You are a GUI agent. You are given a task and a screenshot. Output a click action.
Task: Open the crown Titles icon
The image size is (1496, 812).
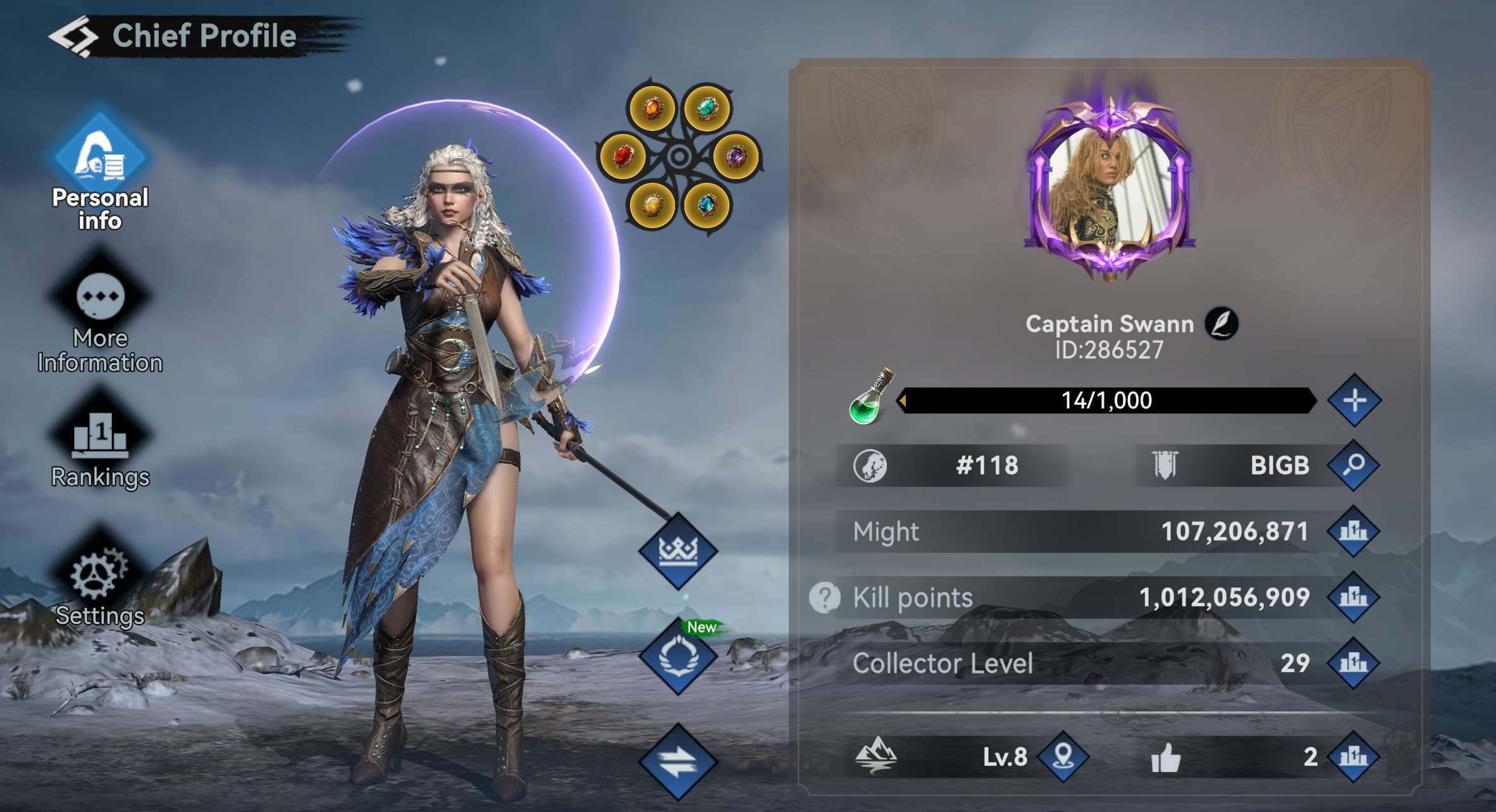pyautogui.click(x=677, y=550)
